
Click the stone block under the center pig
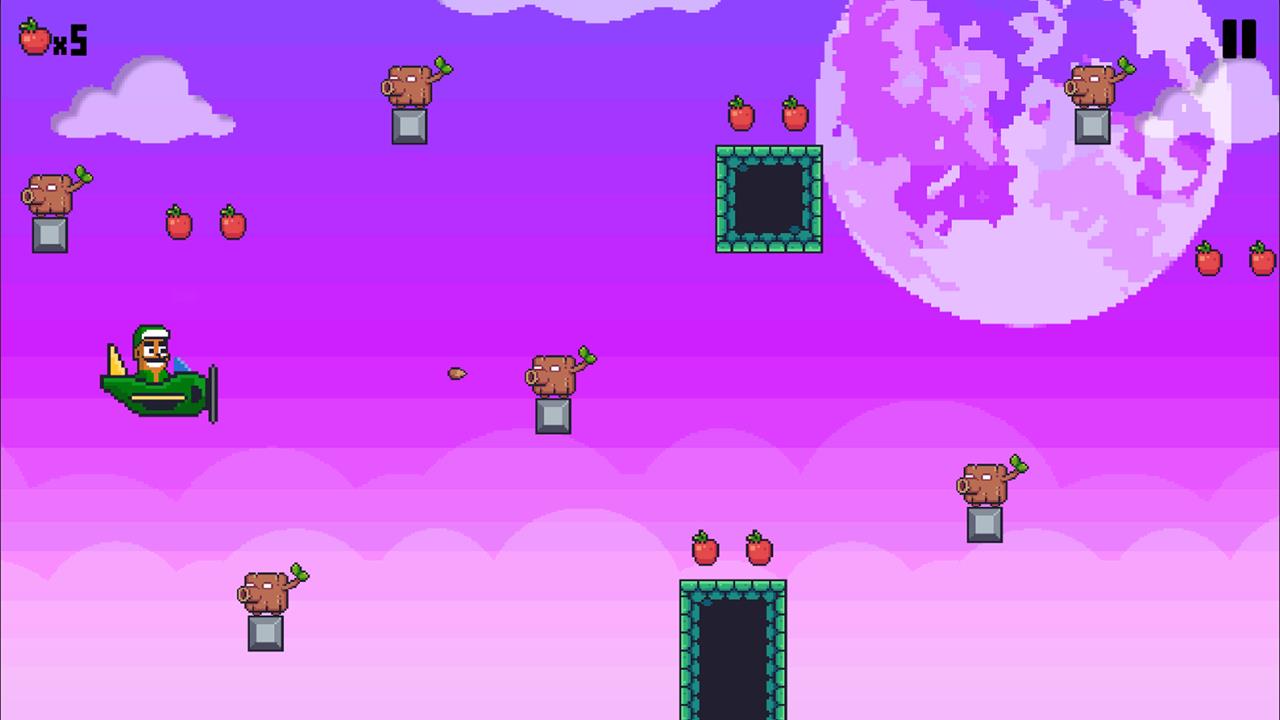pos(551,418)
